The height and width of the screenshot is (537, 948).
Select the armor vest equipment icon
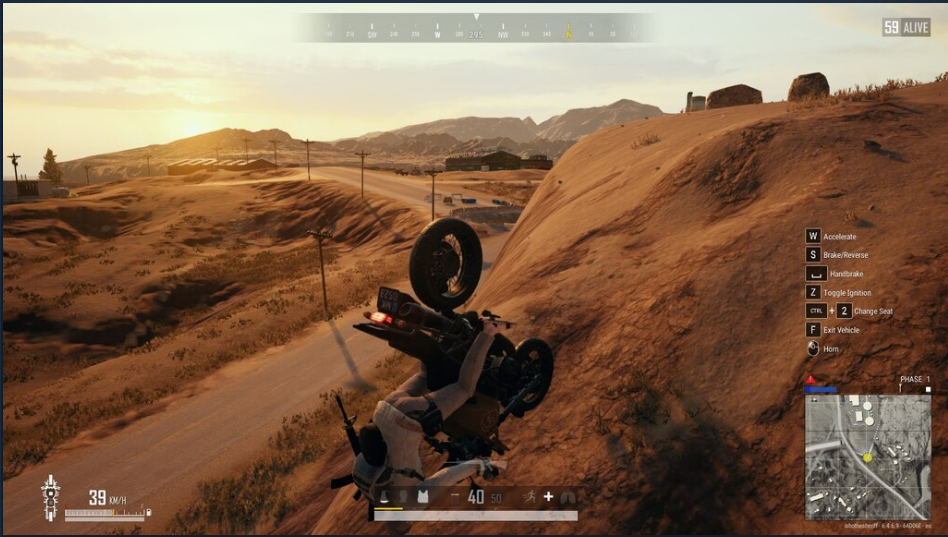(x=422, y=496)
